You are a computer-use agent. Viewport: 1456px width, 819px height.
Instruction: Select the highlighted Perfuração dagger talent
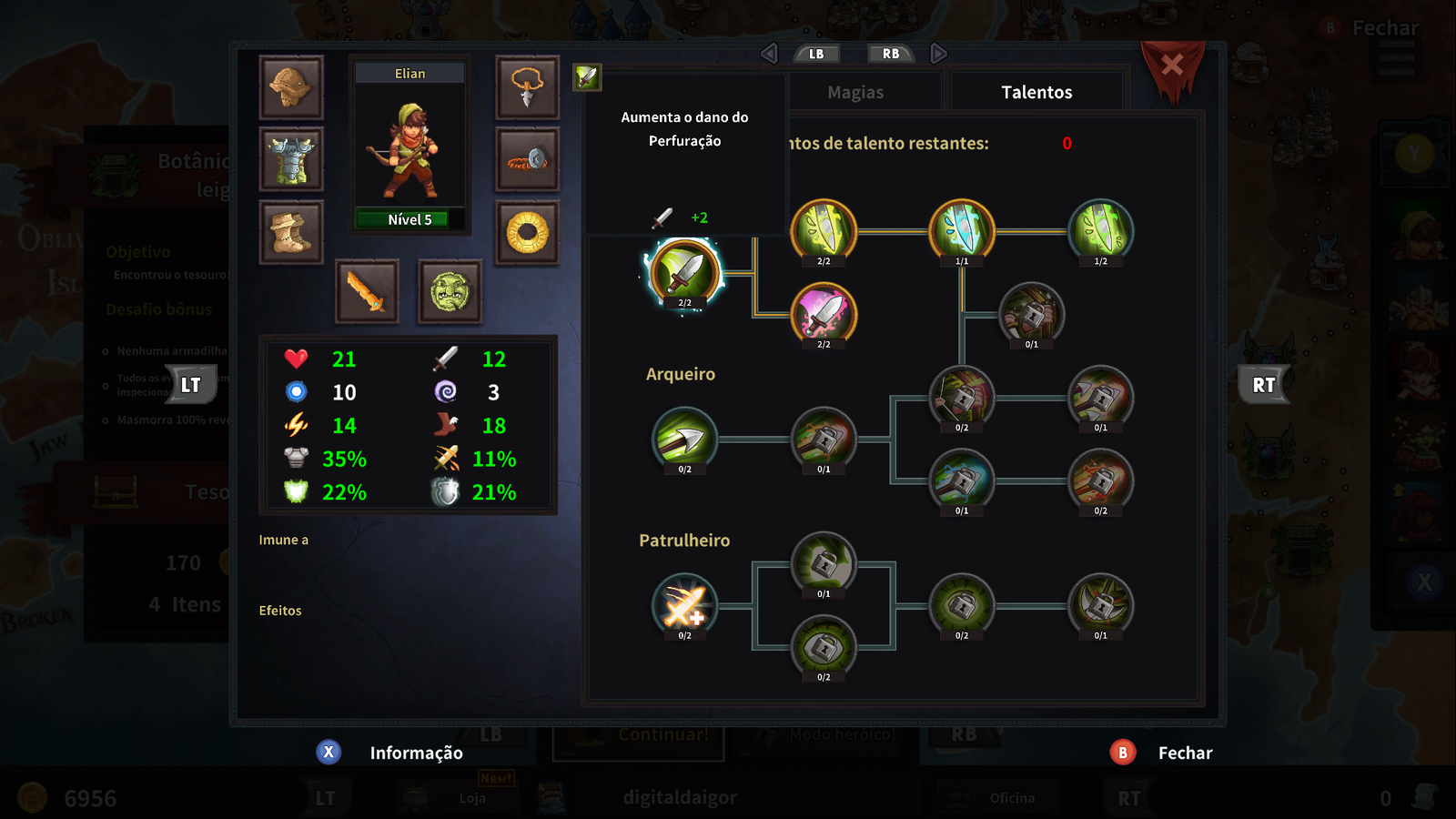(684, 272)
